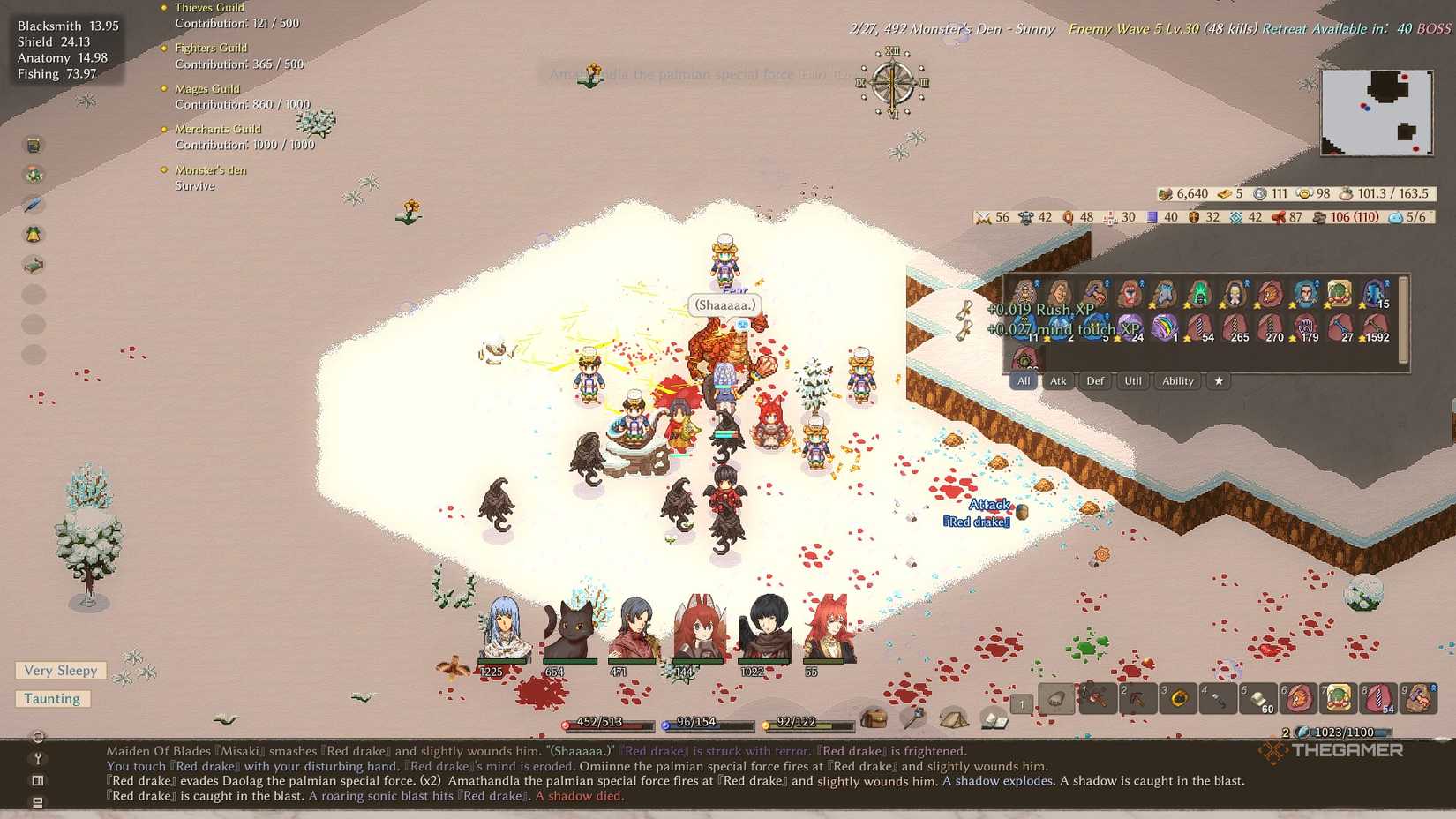Click the Very Sleepy status button

(61, 671)
